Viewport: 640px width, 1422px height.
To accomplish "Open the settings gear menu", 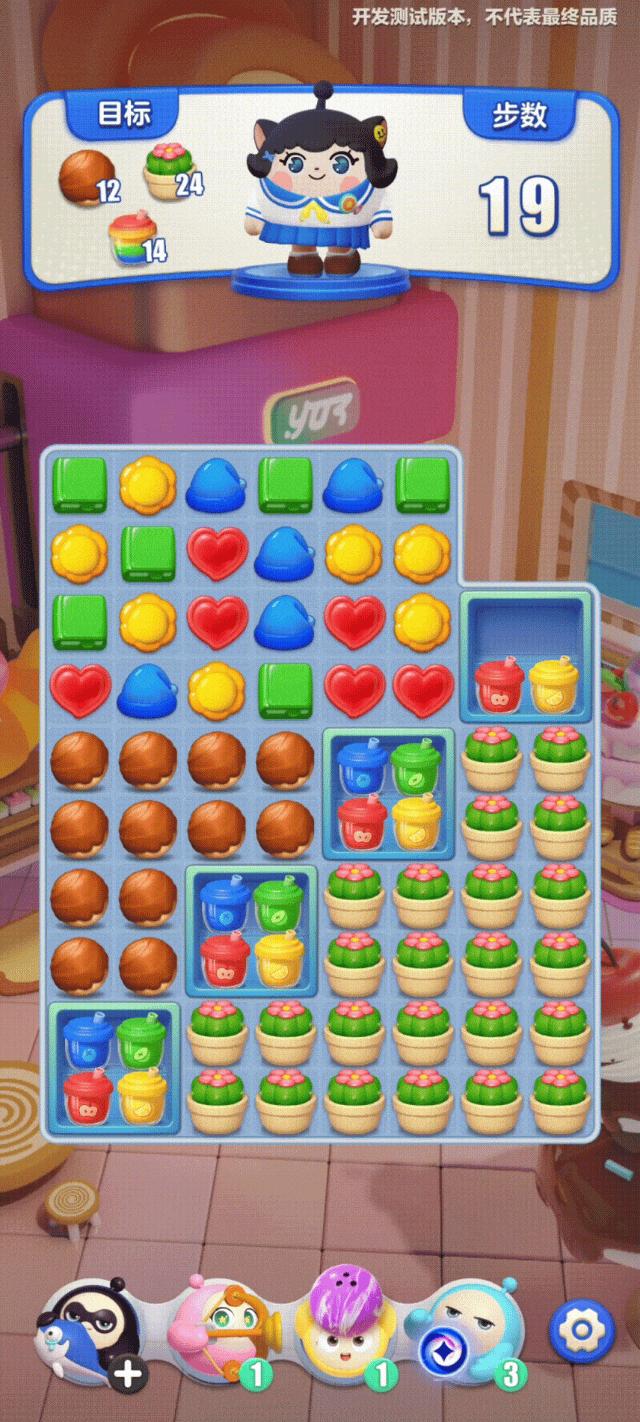I will [582, 1331].
